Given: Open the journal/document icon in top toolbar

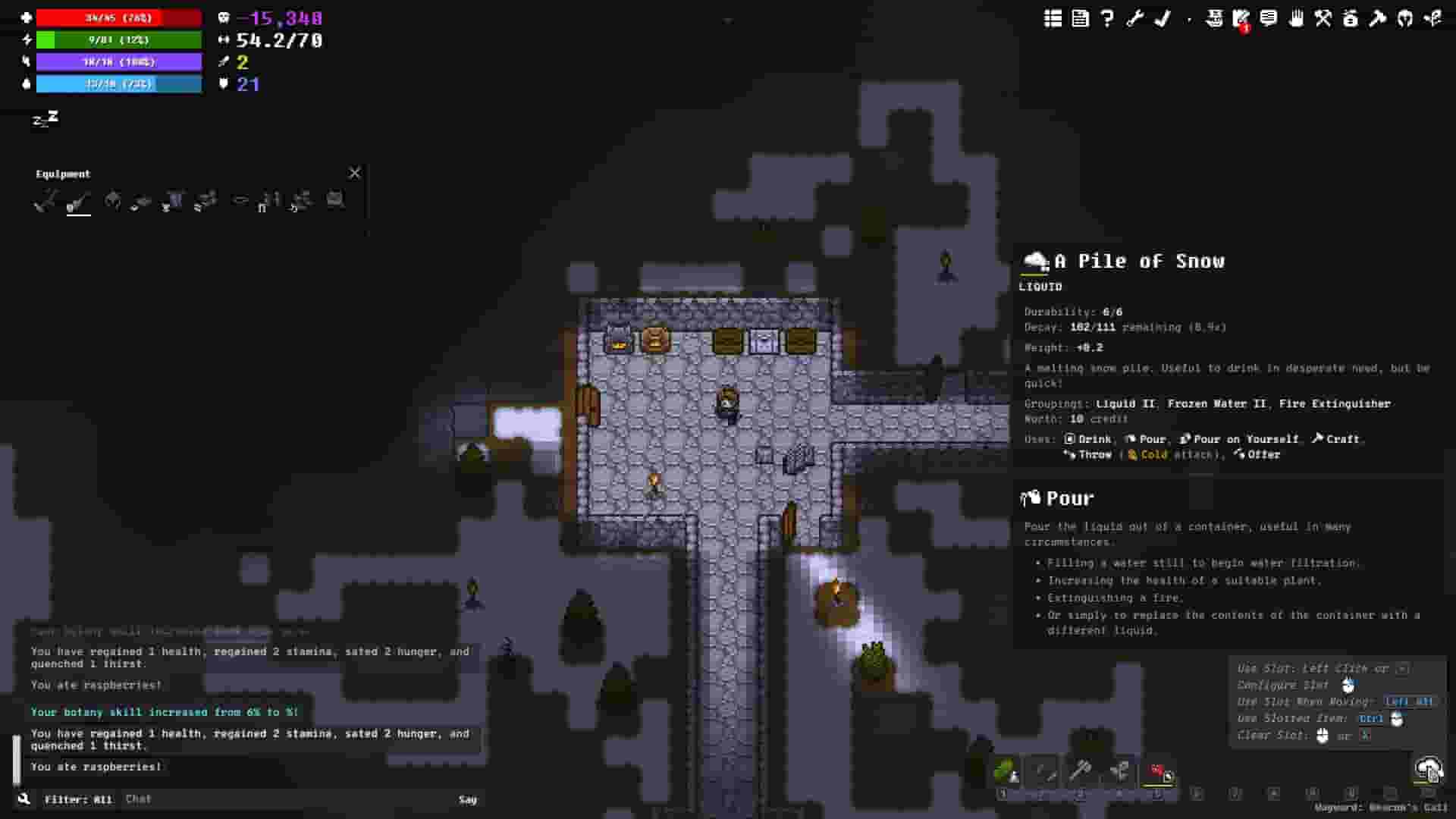Looking at the screenshot, I should 1079,20.
